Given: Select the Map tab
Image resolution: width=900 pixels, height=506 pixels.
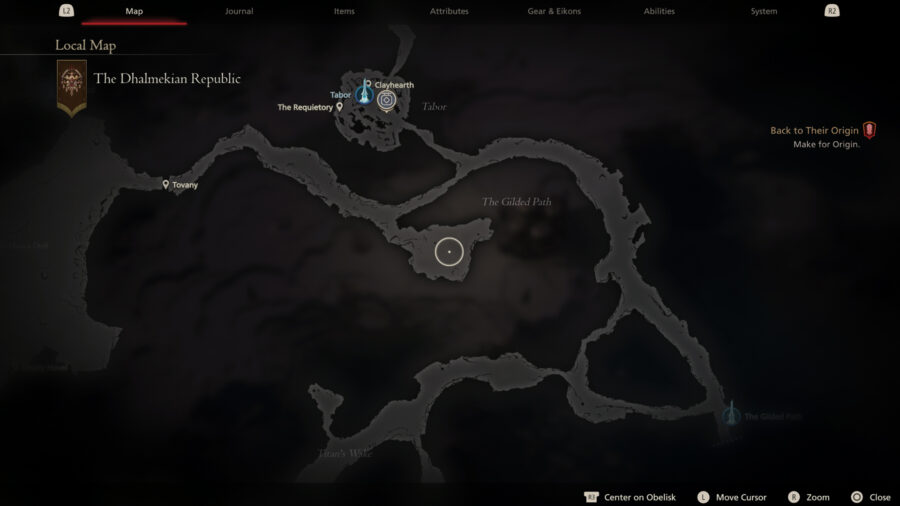Looking at the screenshot, I should [x=134, y=11].
